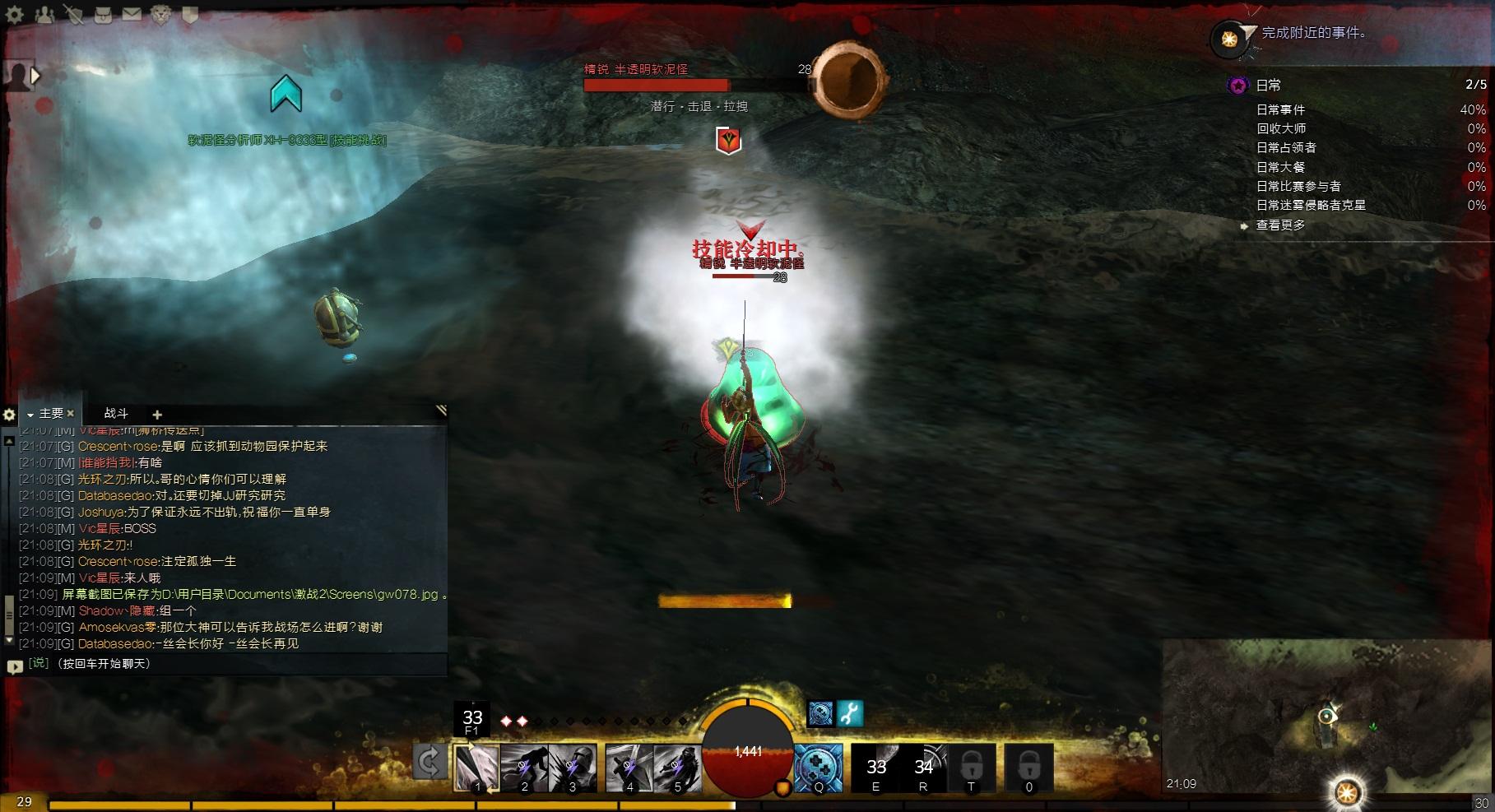Click the wrench buff icon above skills
Viewport: 1495px width, 812px height.
click(x=850, y=713)
